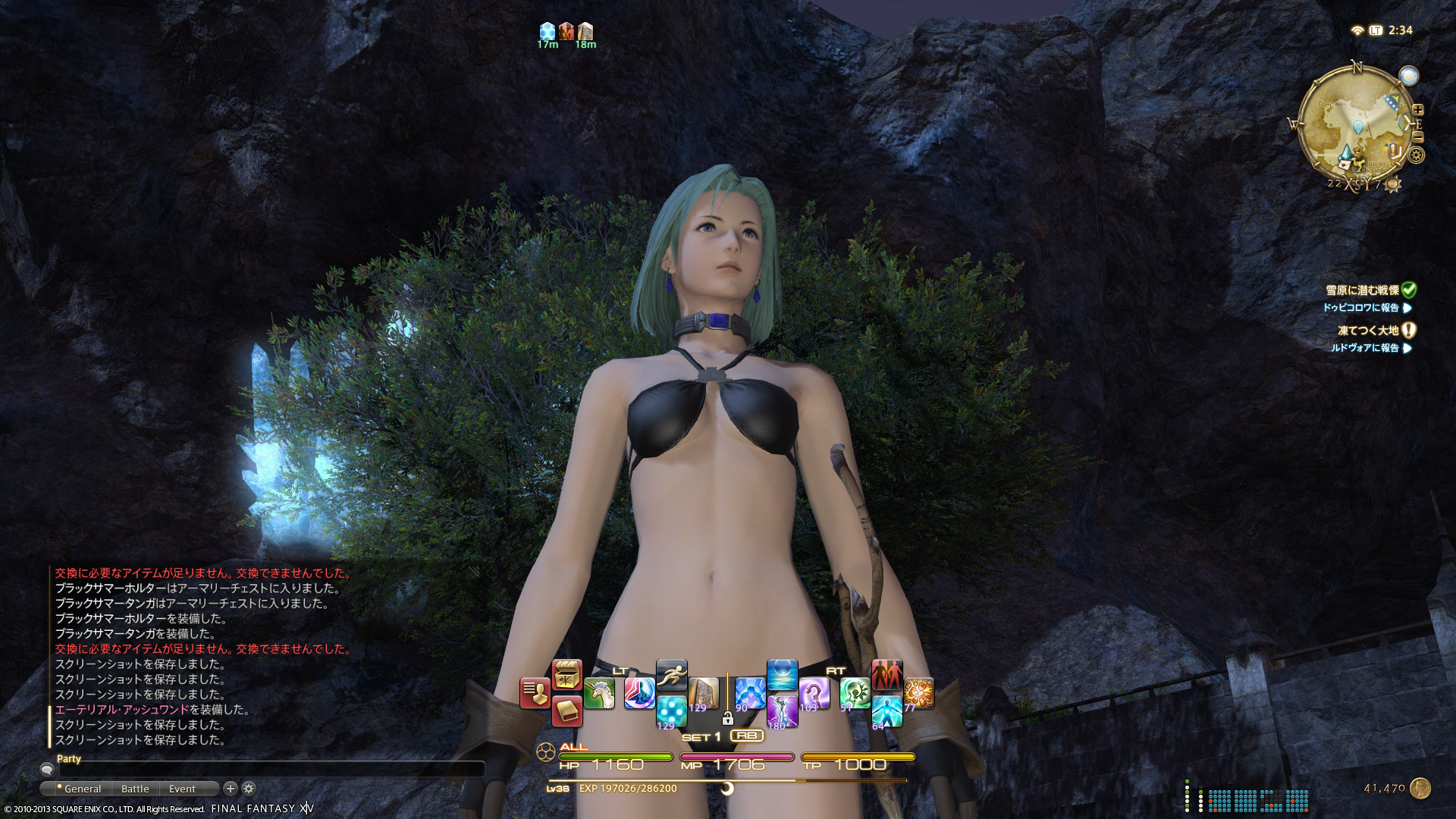This screenshot has width=1456, height=819.
Task: Open the character profile icon
Action: (535, 693)
